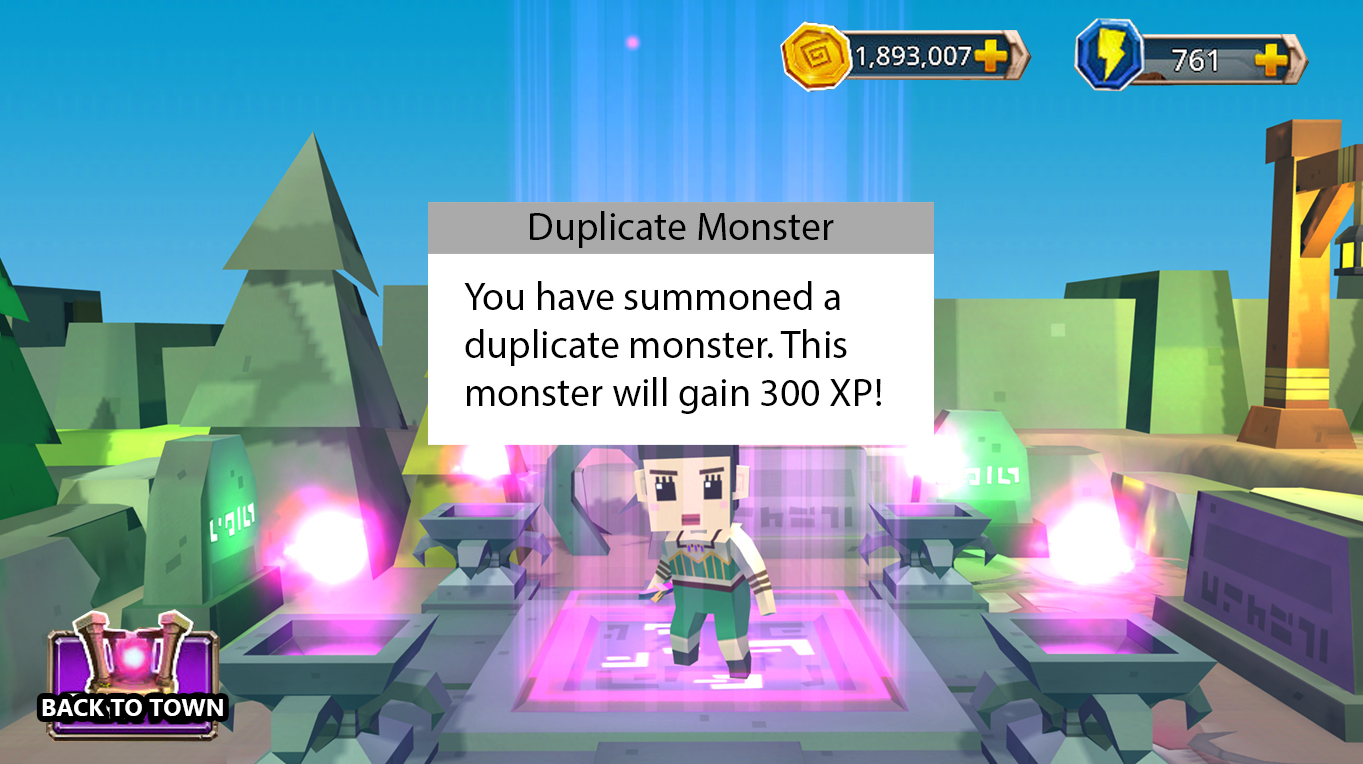
Task: Add more gold coins
Action: pyautogui.click(x=990, y=56)
